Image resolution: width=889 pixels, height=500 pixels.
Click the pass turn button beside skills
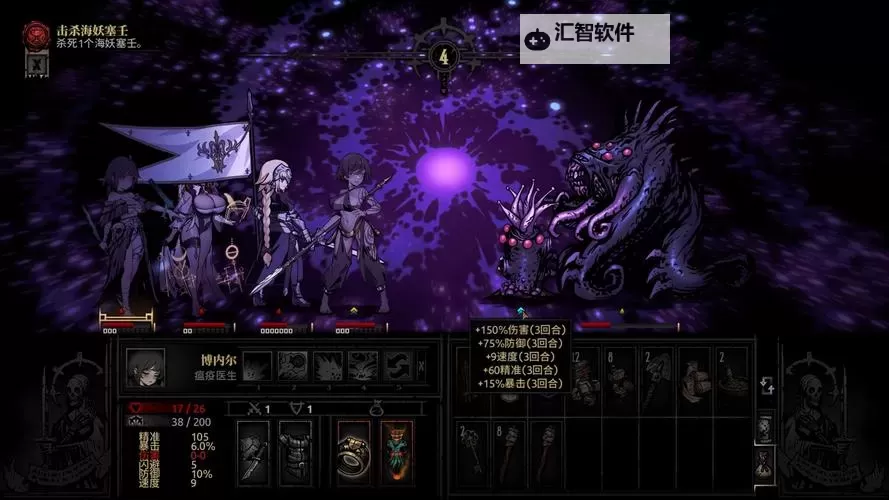pos(420,366)
